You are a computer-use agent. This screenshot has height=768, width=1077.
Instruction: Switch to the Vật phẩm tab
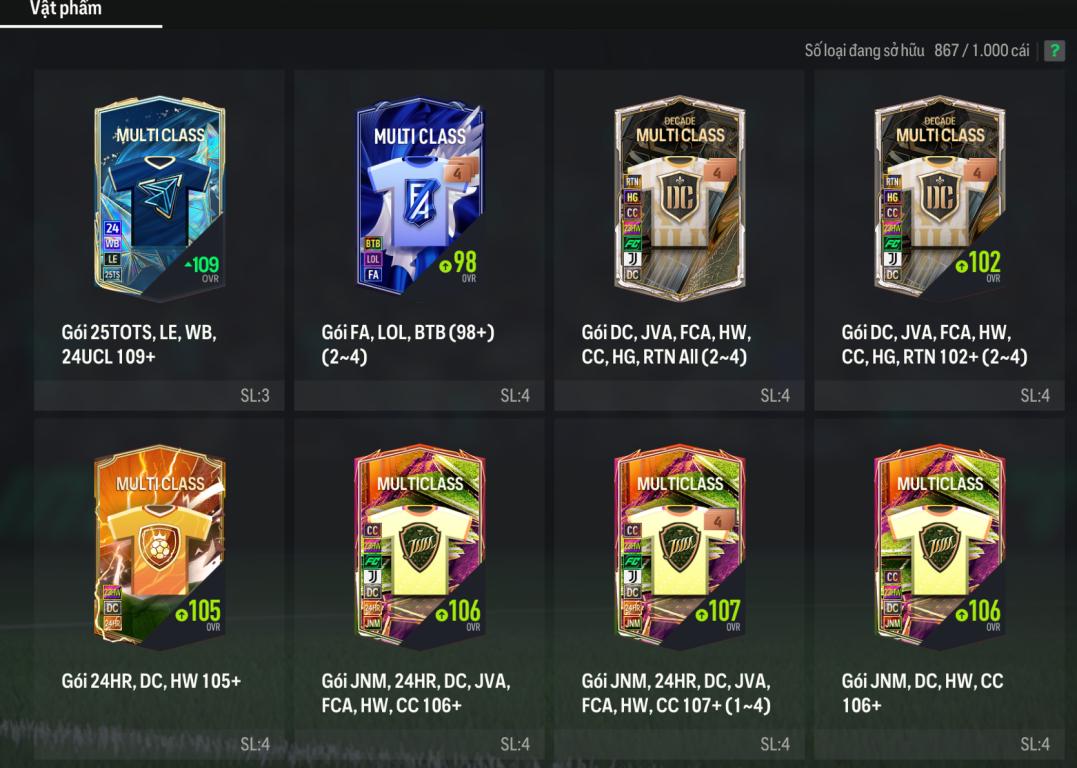point(66,10)
